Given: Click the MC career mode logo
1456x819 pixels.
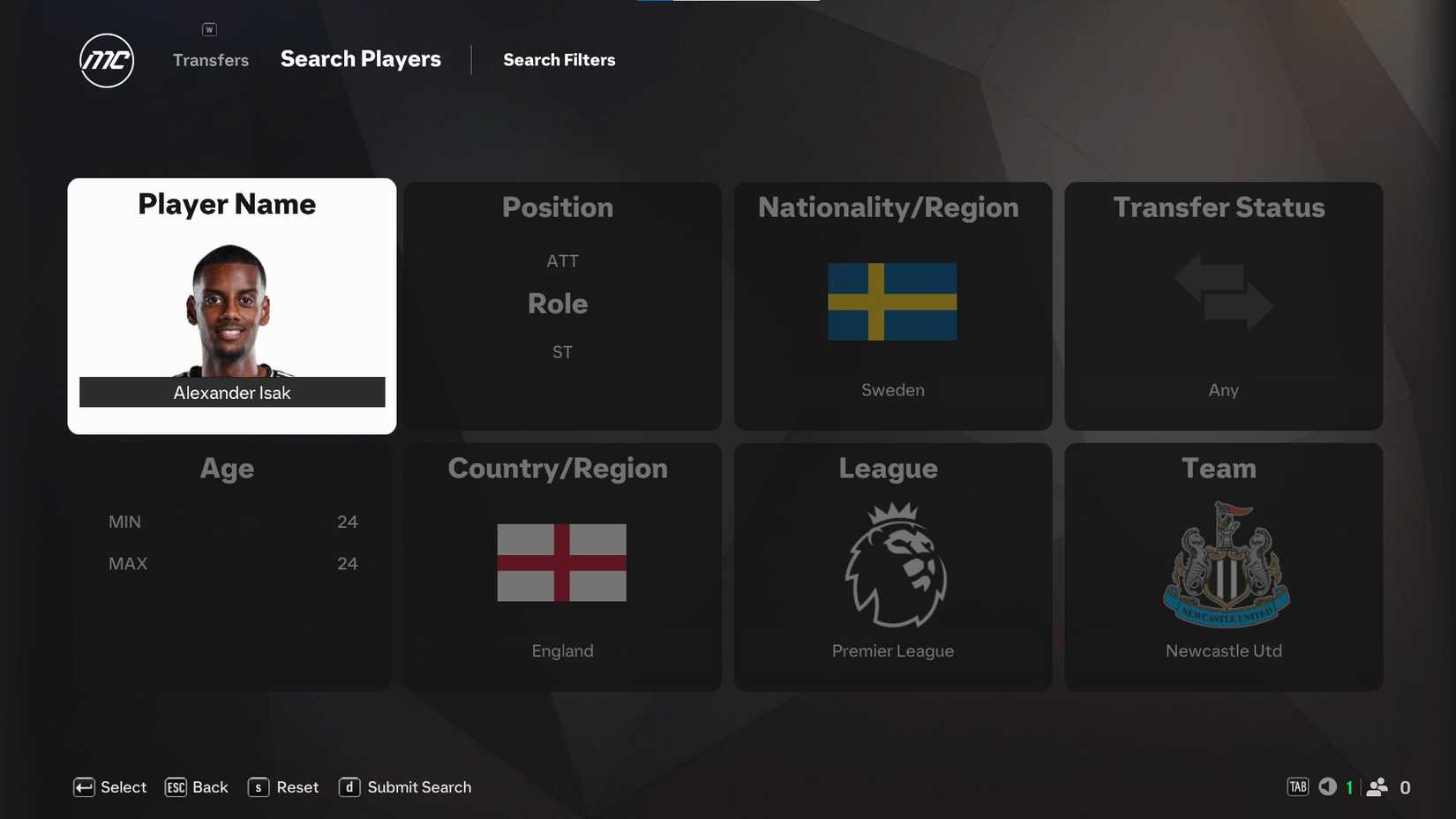Looking at the screenshot, I should pyautogui.click(x=105, y=60).
